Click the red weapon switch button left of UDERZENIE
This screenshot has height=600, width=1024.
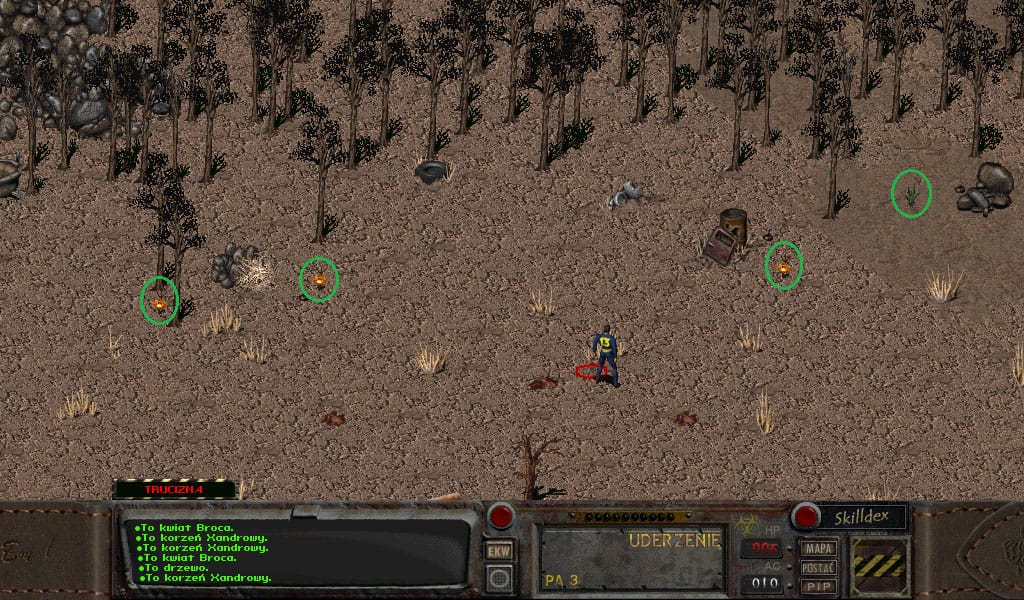point(500,517)
